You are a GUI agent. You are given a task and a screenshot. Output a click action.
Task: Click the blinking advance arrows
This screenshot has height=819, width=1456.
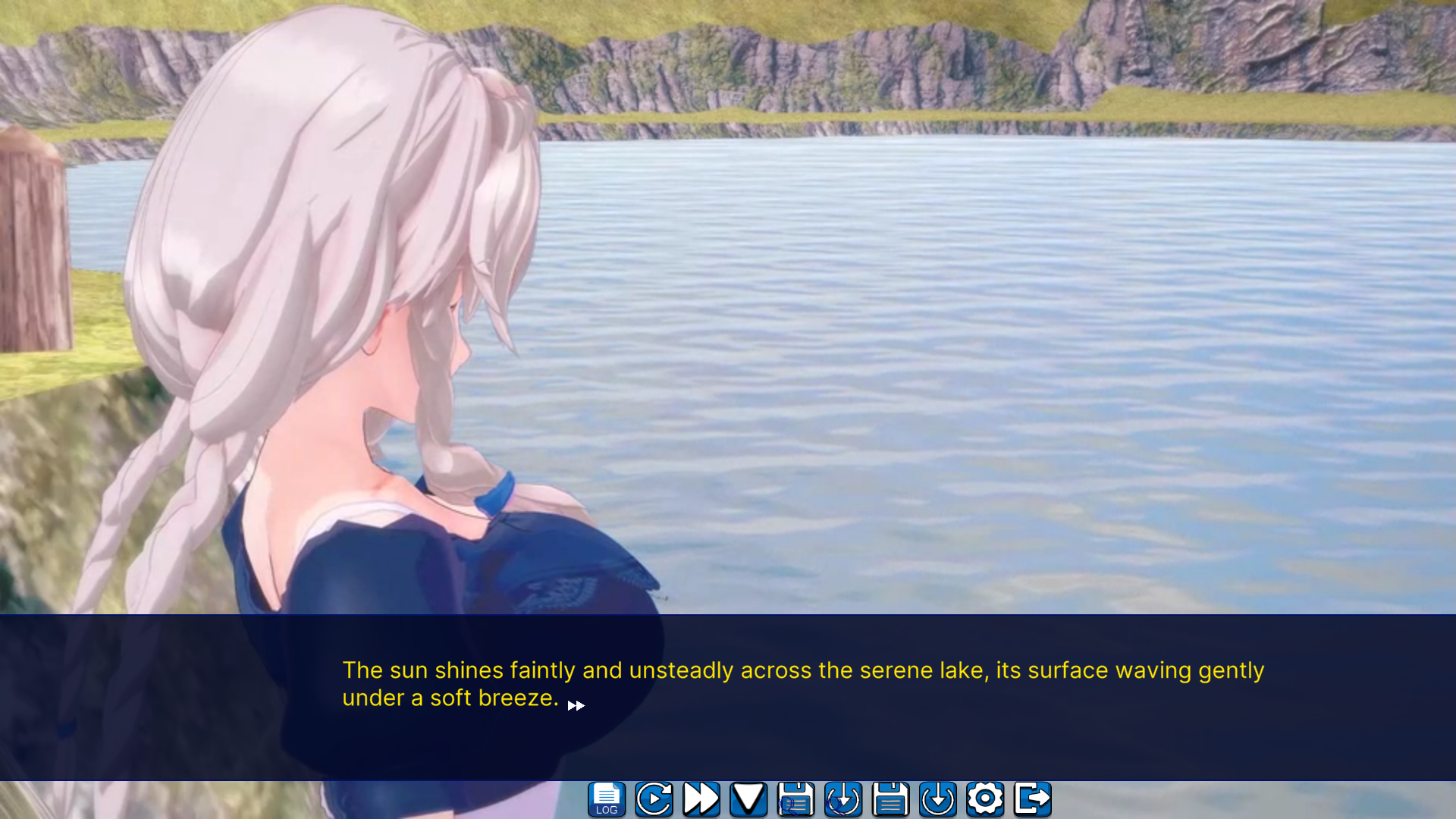(x=576, y=705)
